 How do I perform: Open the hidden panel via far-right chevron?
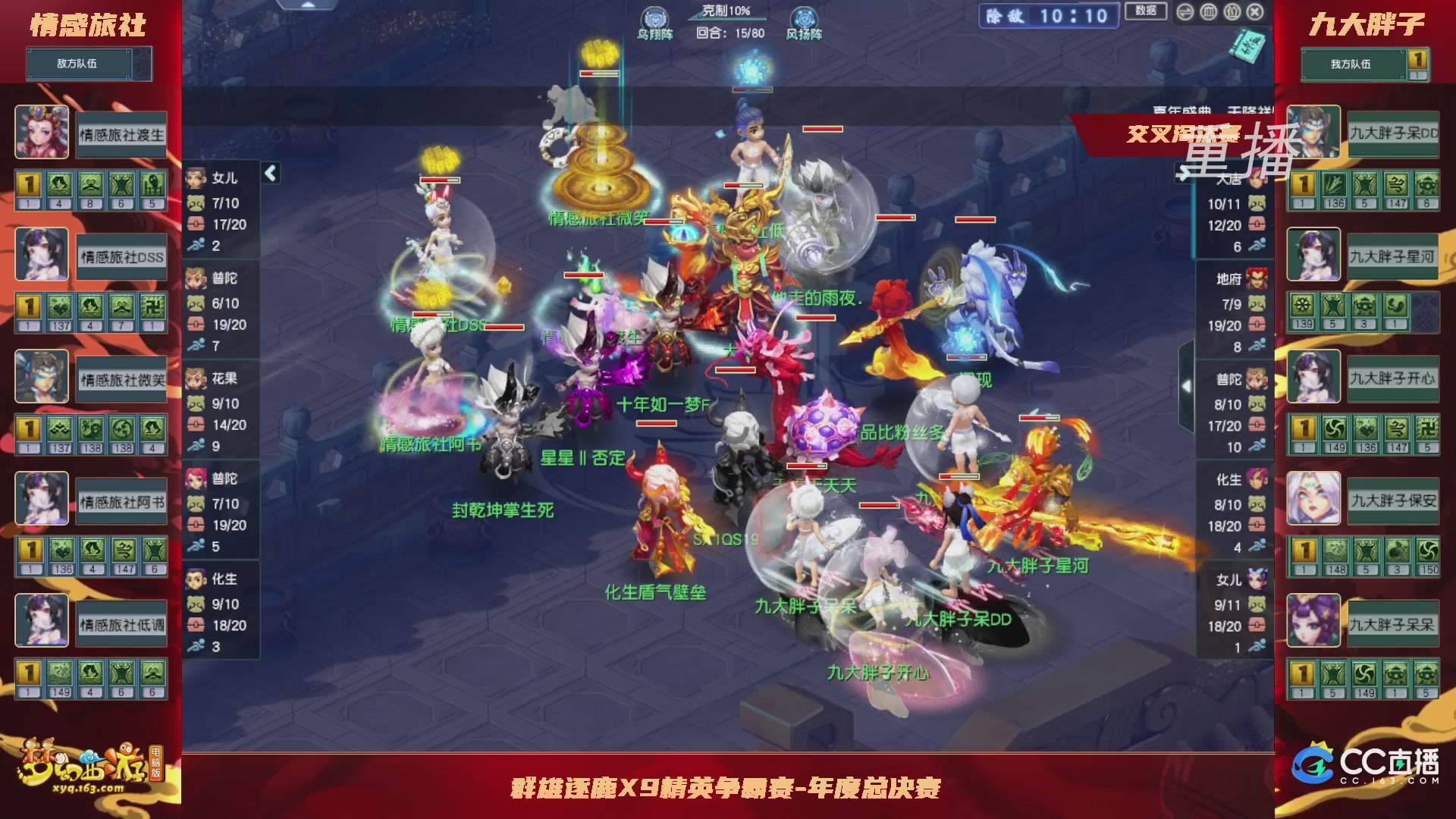click(x=1186, y=385)
